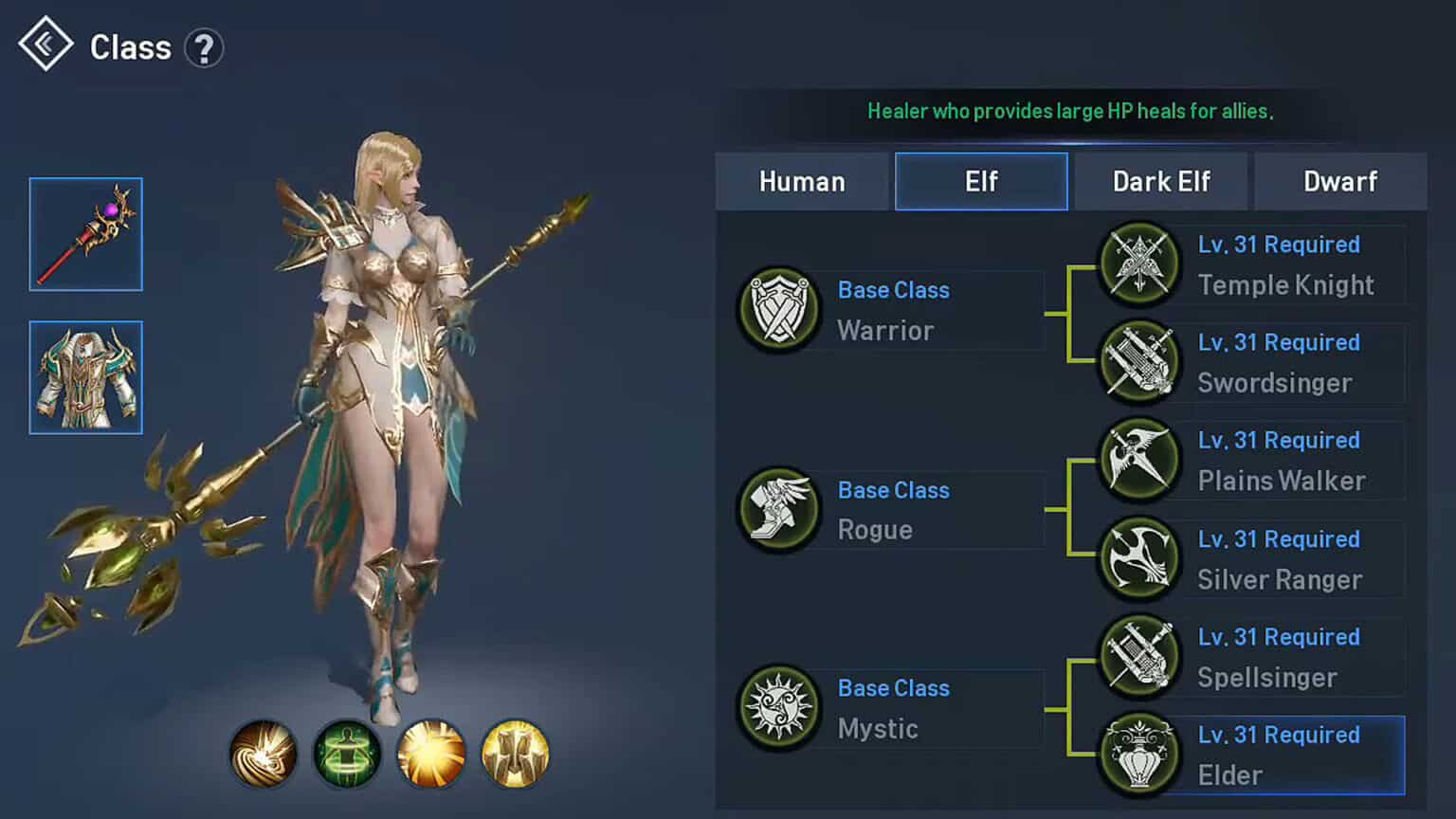Select the Rogue base class icon
Viewport: 1456px width, 819px height.
point(778,509)
